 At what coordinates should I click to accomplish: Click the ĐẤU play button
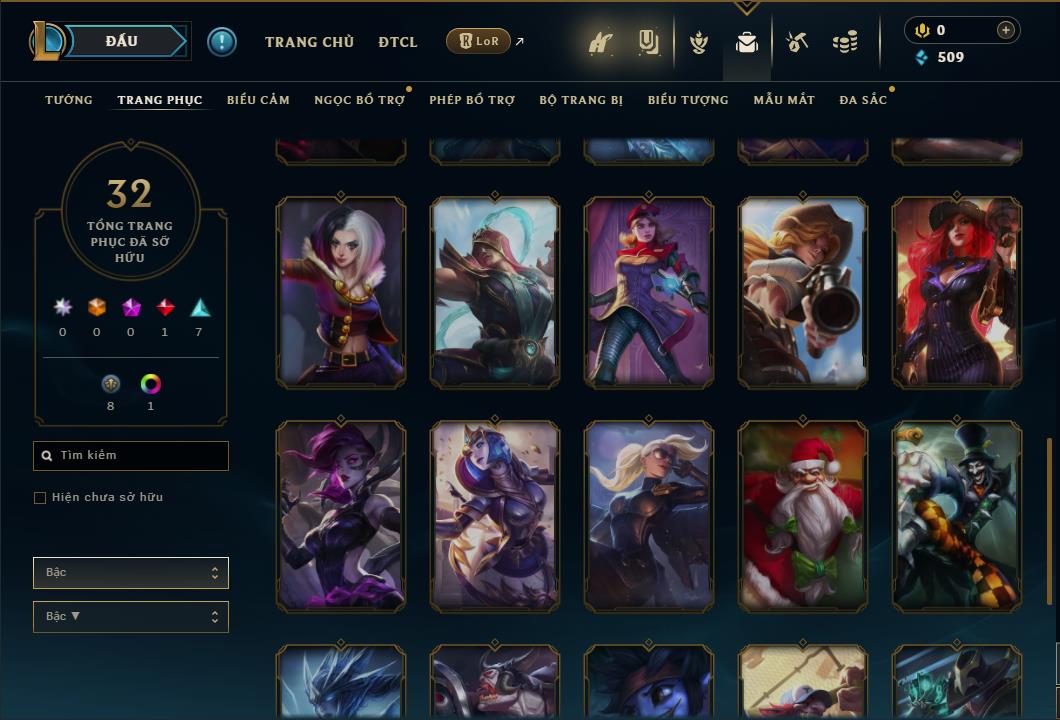pos(121,41)
